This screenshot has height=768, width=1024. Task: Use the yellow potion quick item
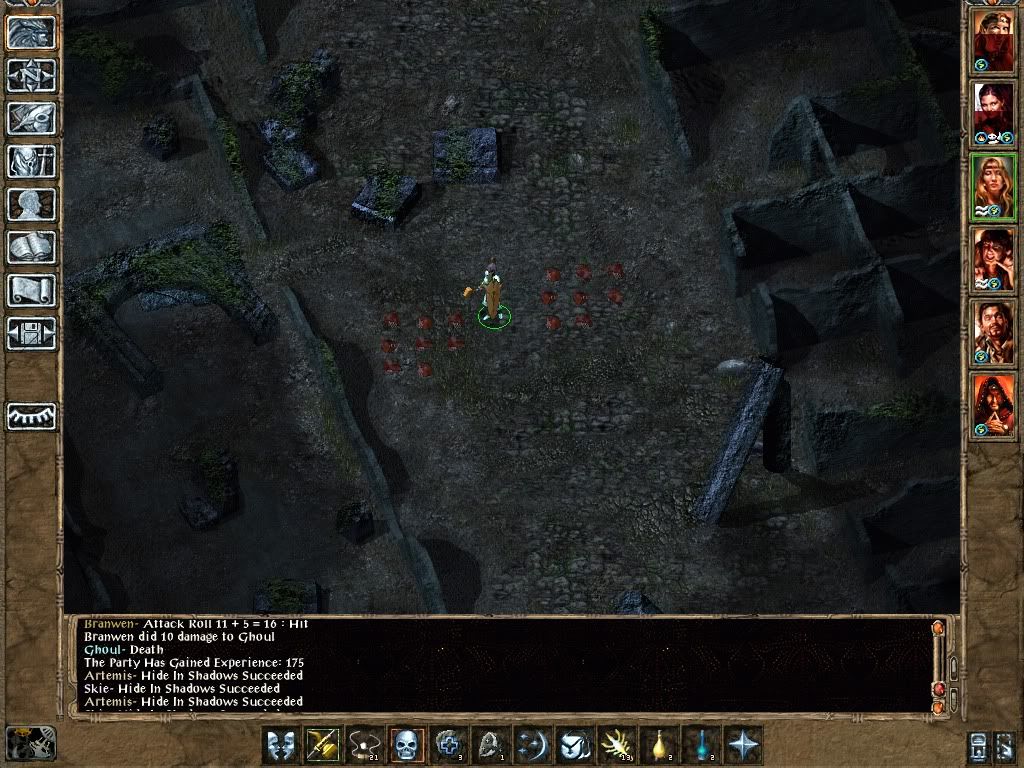click(x=660, y=745)
